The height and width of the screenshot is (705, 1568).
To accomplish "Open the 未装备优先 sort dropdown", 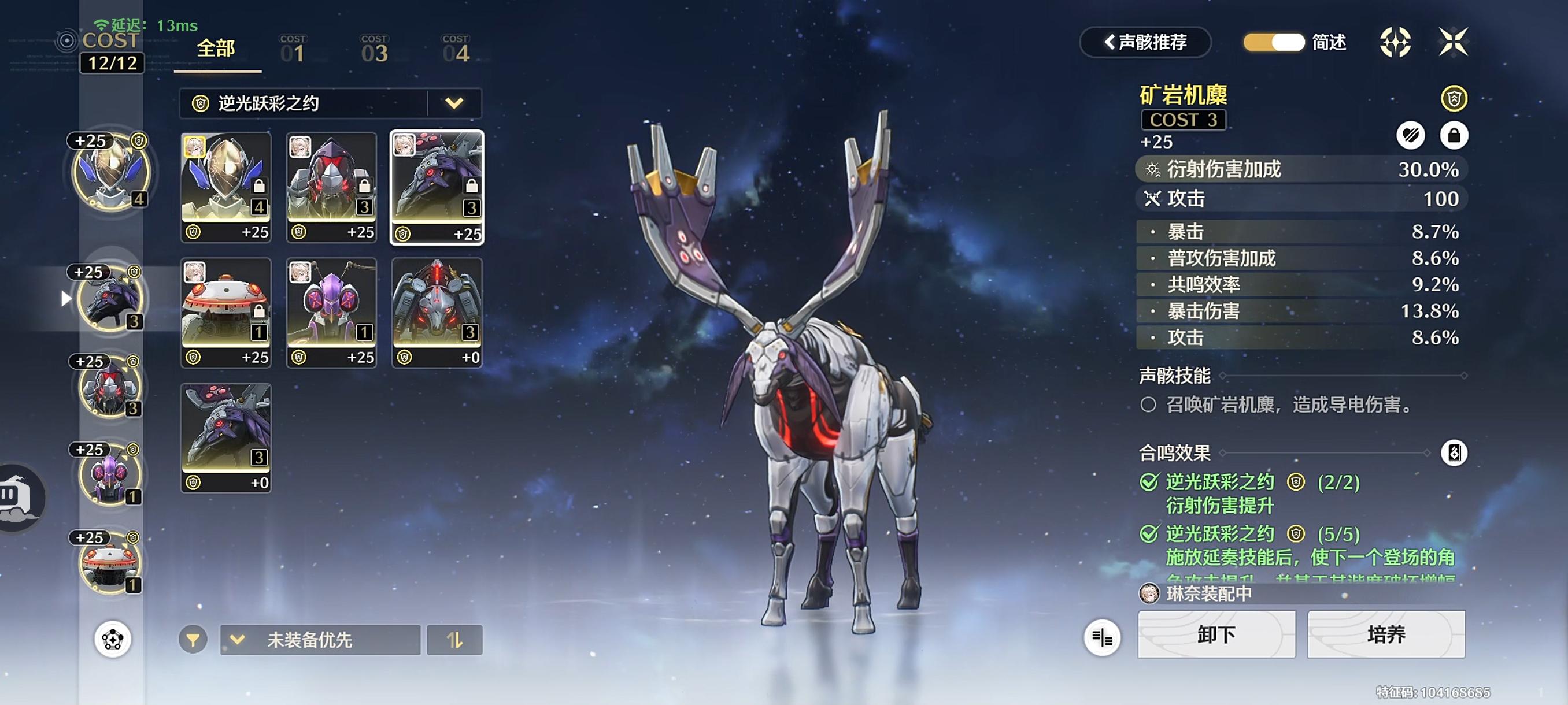I will click(x=320, y=639).
